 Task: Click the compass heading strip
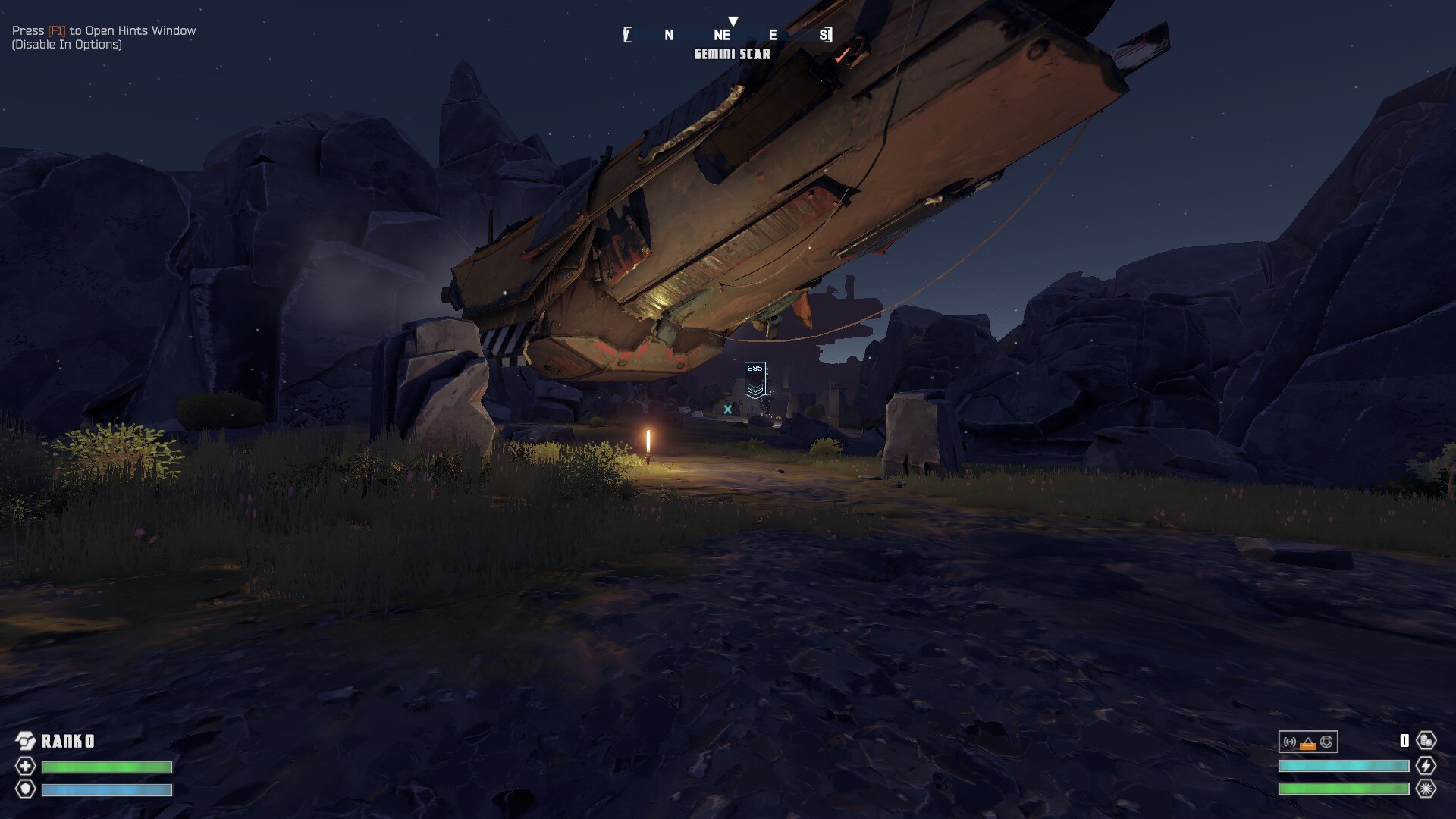point(728,35)
